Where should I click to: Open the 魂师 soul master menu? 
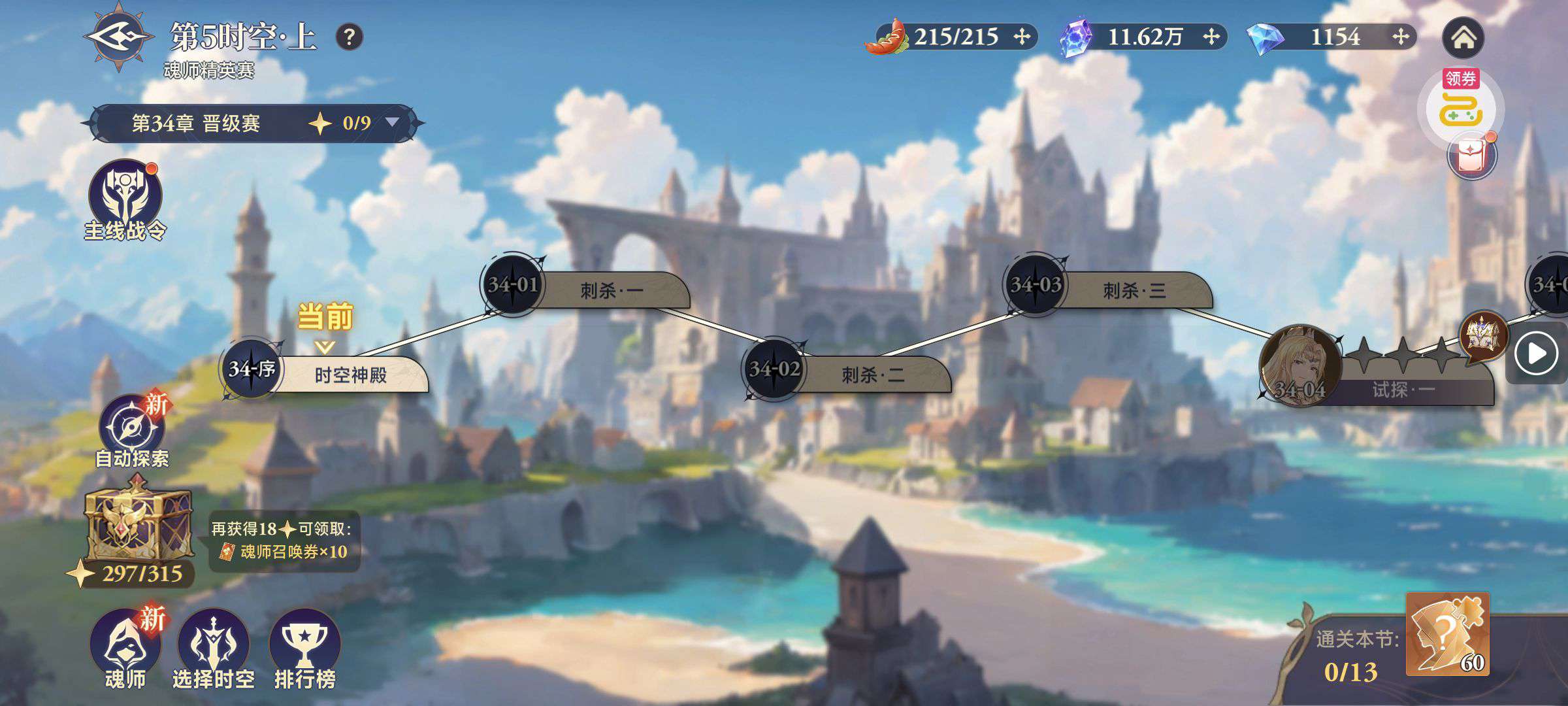point(125,647)
